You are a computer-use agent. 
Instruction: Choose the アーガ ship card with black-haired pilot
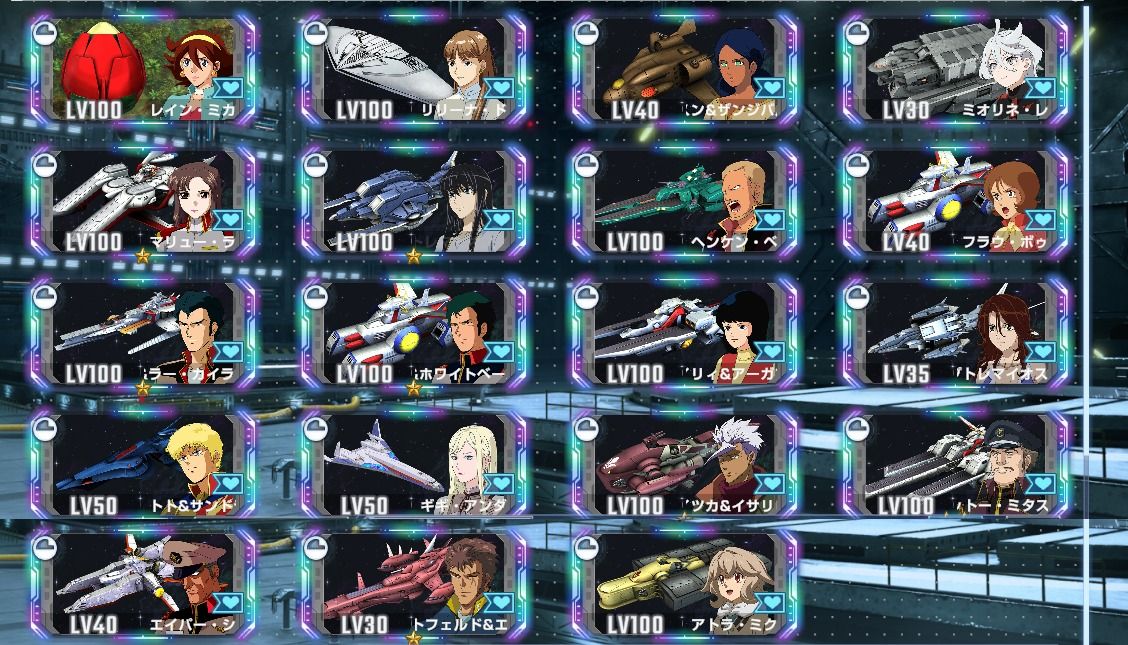(x=685, y=334)
